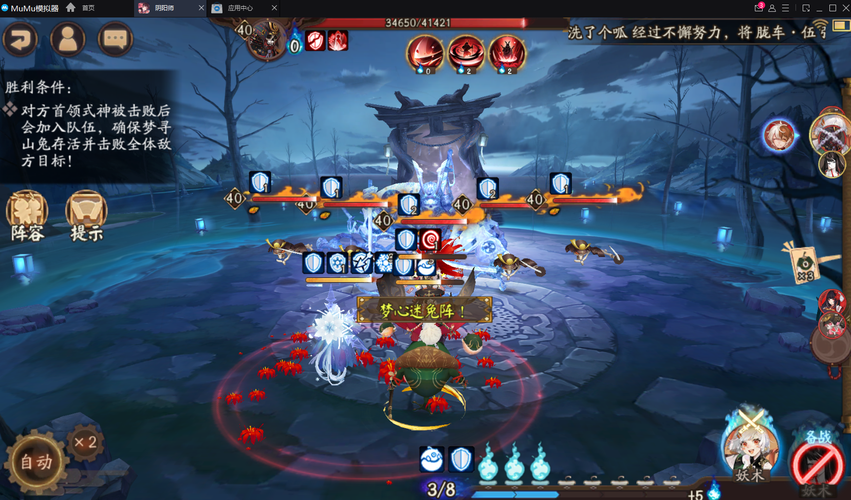
Task: Select the orange-haired shikigami turn-order portrait
Action: point(779,133)
